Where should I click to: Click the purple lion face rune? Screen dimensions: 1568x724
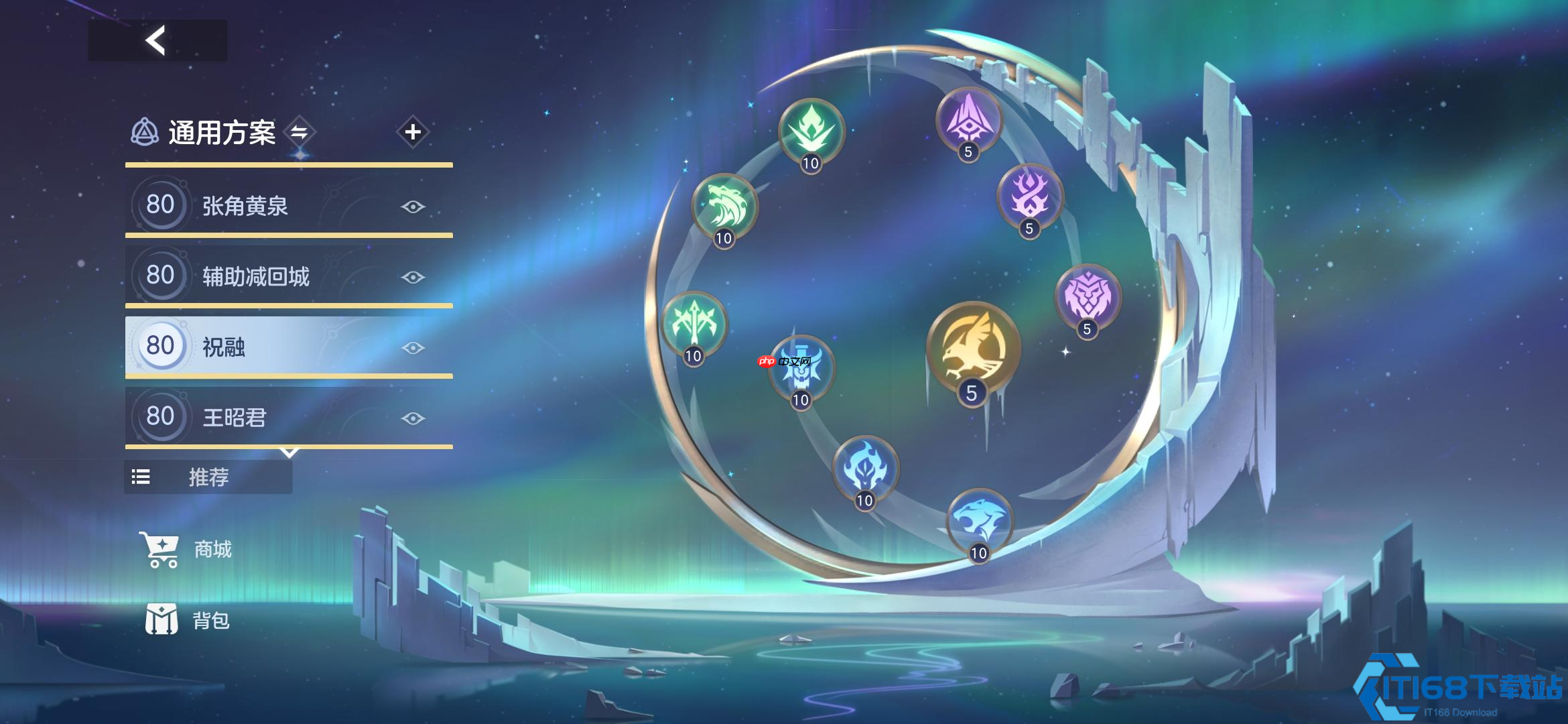[x=1088, y=297]
